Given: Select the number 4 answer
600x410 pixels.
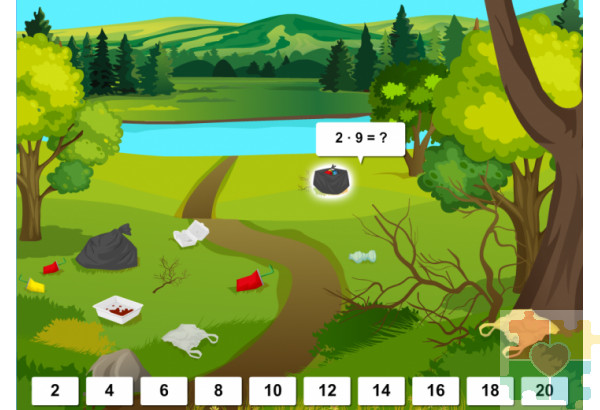Looking at the screenshot, I should [109, 391].
